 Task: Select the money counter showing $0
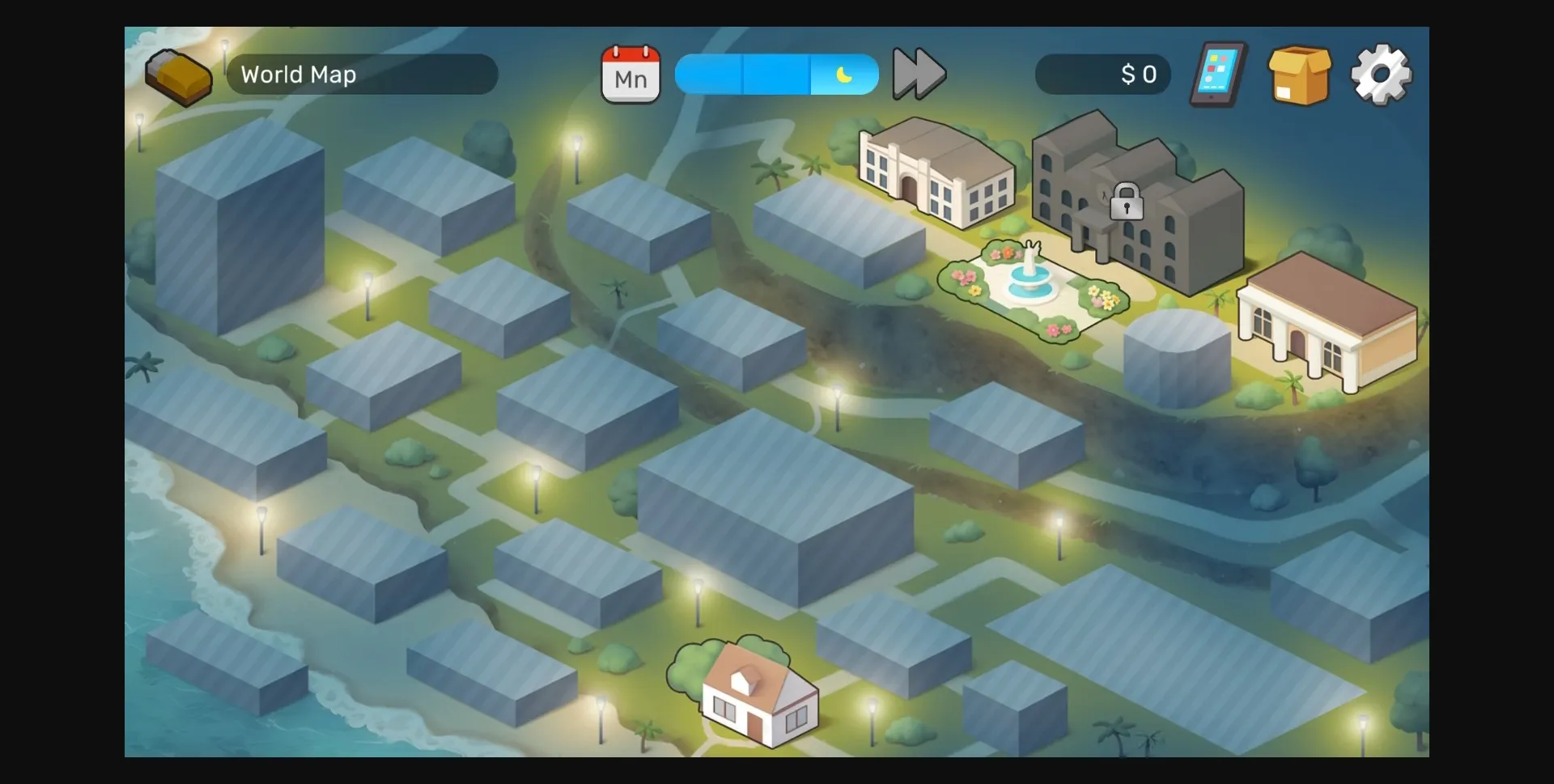[x=1103, y=74]
